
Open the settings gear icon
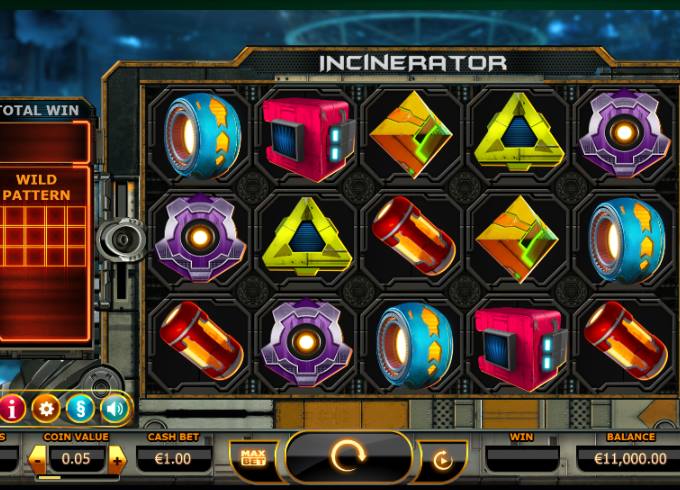tap(46, 407)
